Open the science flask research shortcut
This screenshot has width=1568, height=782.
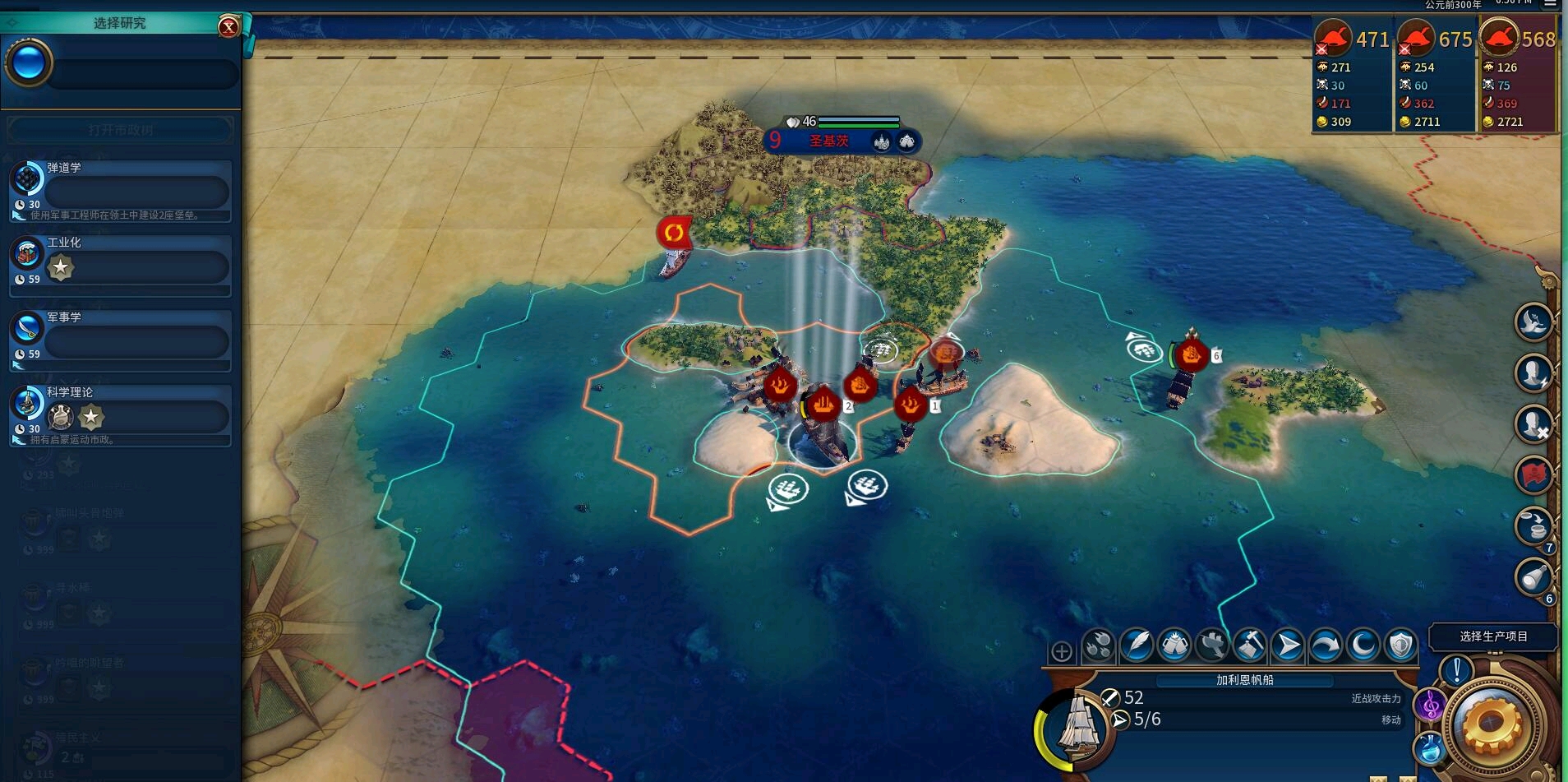[1430, 748]
